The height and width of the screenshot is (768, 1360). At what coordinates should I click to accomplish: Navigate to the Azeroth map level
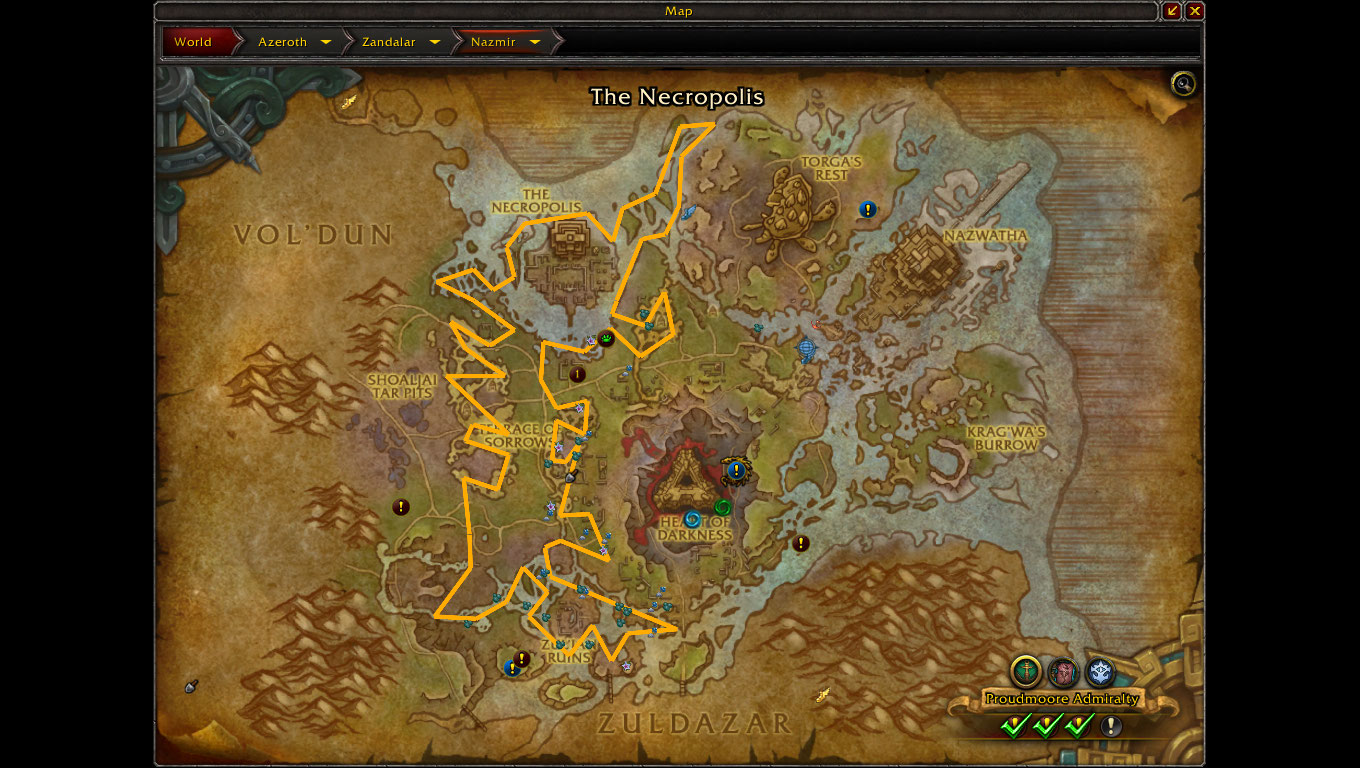tap(283, 42)
